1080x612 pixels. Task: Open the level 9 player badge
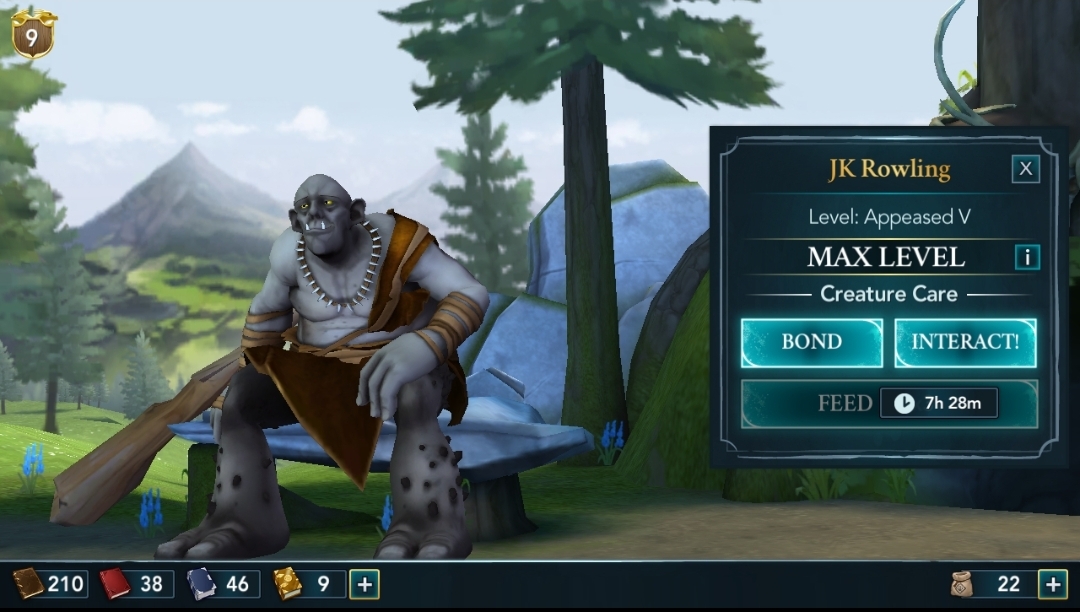click(x=32, y=35)
